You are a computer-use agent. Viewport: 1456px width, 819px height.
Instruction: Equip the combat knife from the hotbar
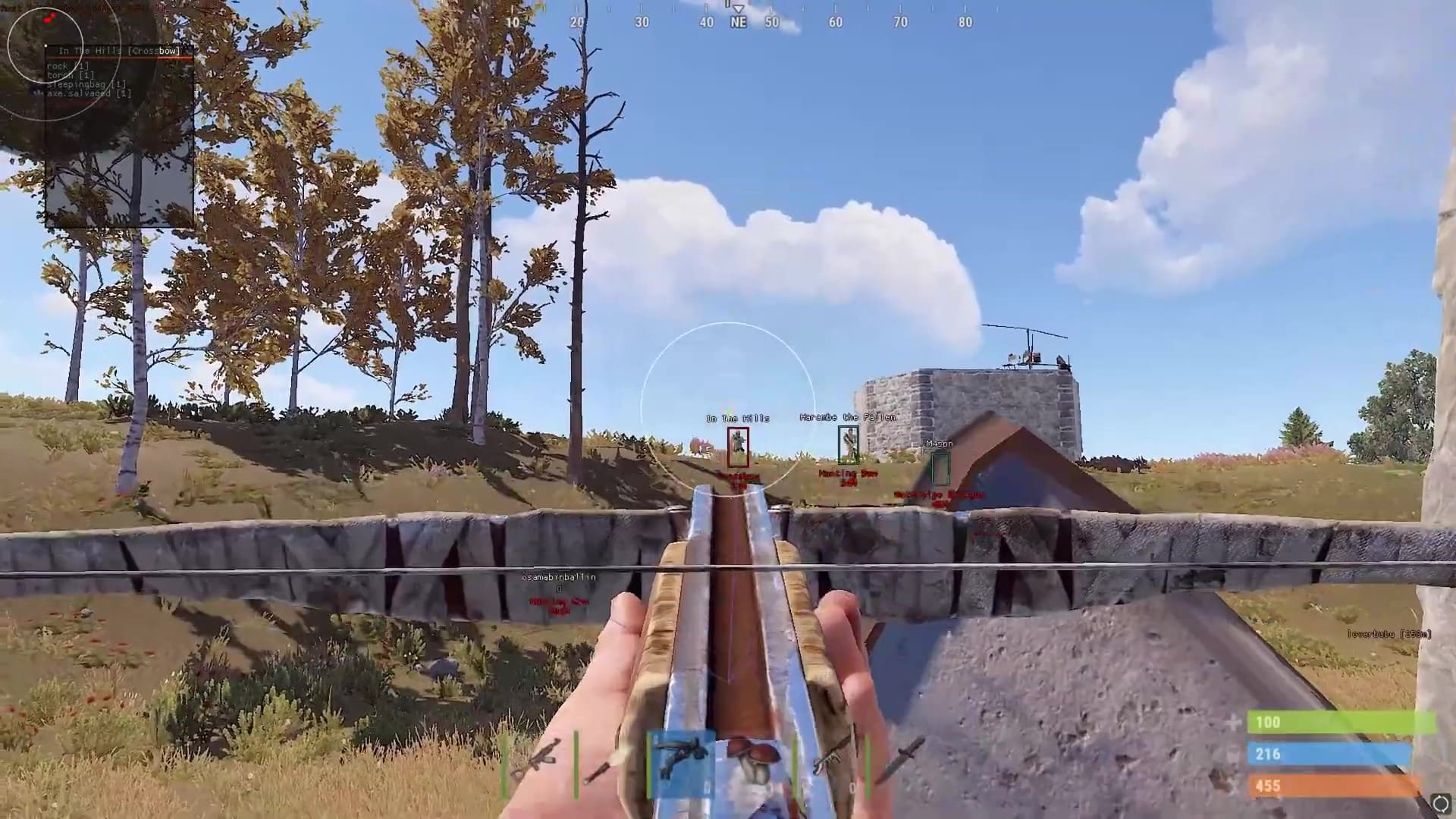pos(899,762)
